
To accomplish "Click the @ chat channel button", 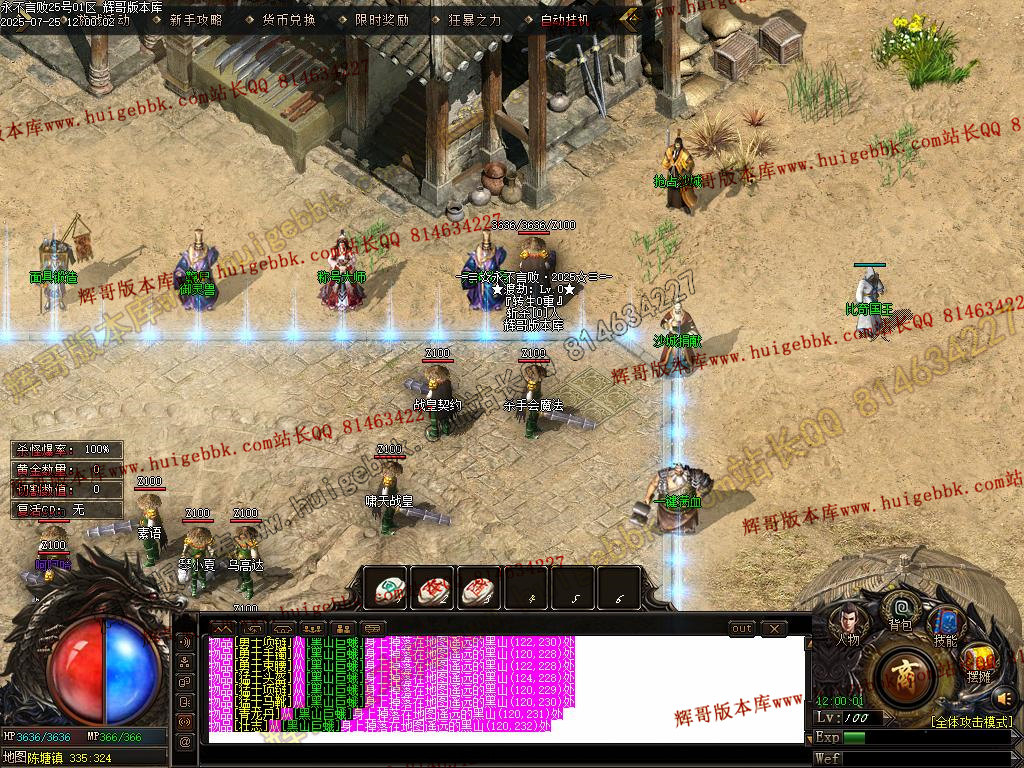I will click(185, 741).
